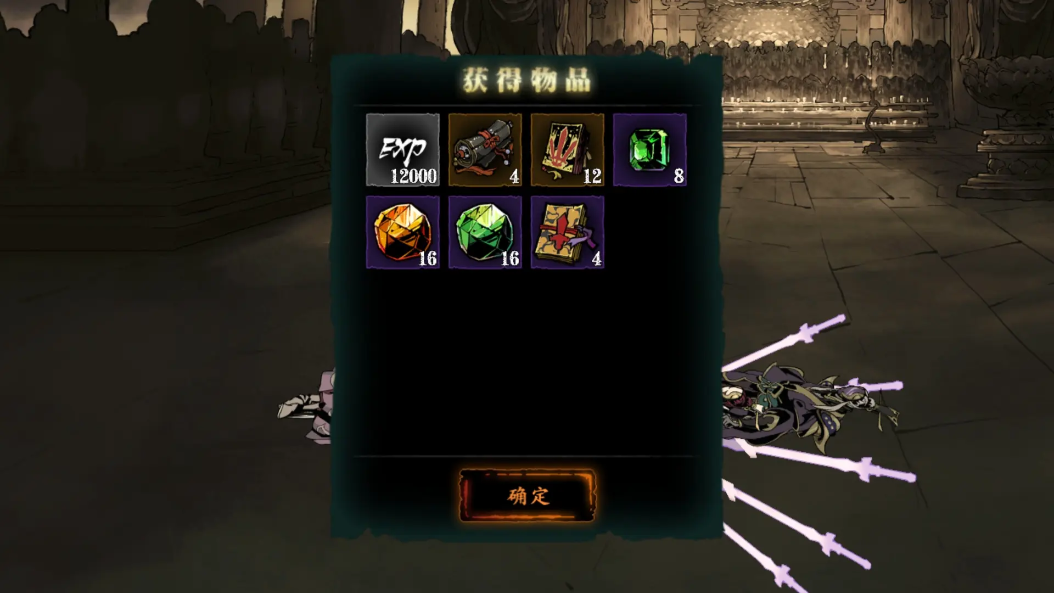Inspect the black cannon item slot
Viewport: 1054px width, 593px height.
point(485,150)
